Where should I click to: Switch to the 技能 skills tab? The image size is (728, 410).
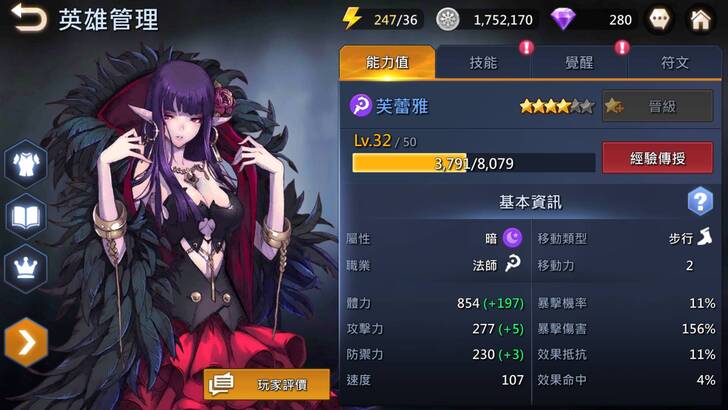(x=483, y=62)
